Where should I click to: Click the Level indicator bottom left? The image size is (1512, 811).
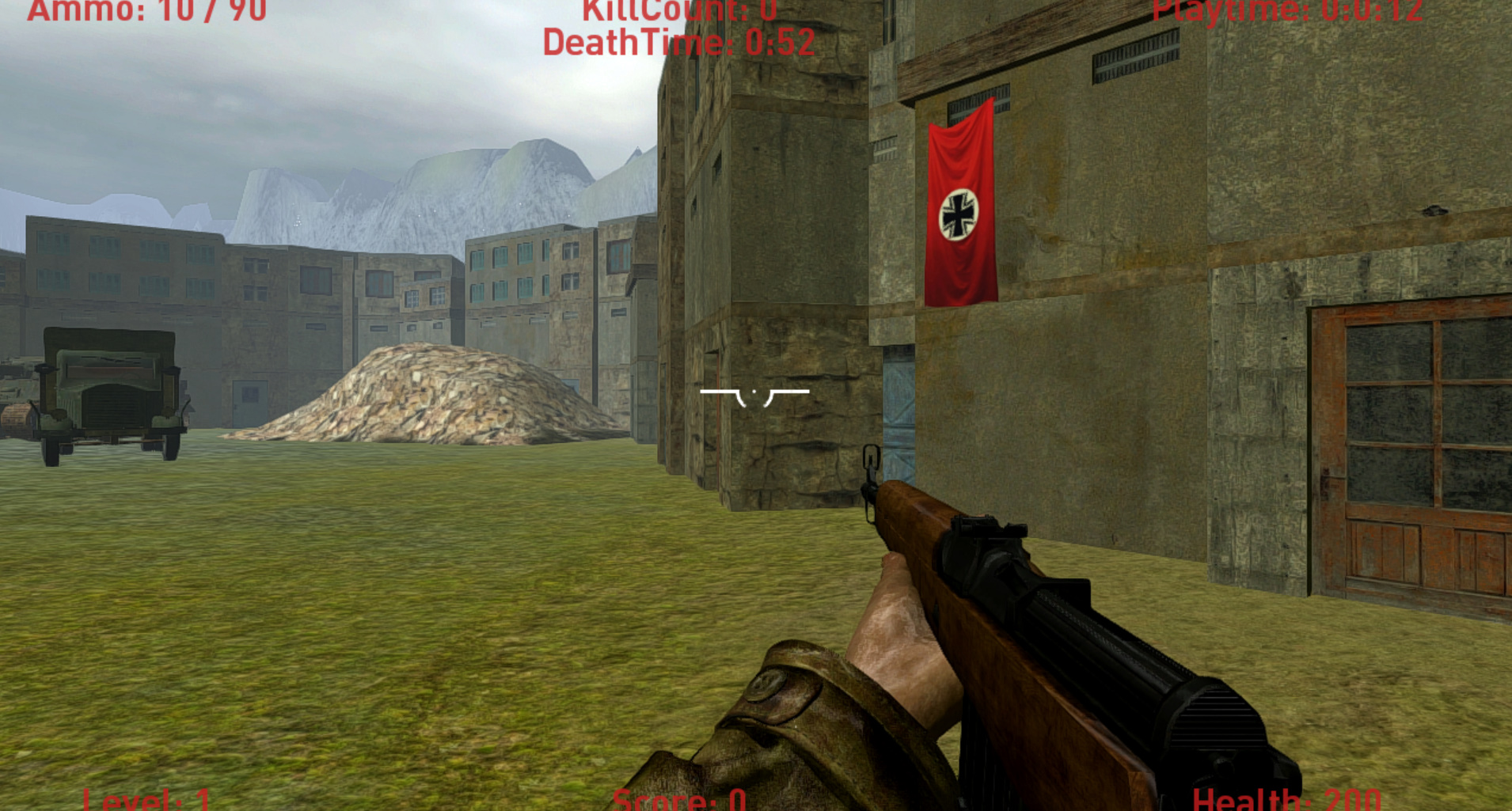(x=146, y=801)
